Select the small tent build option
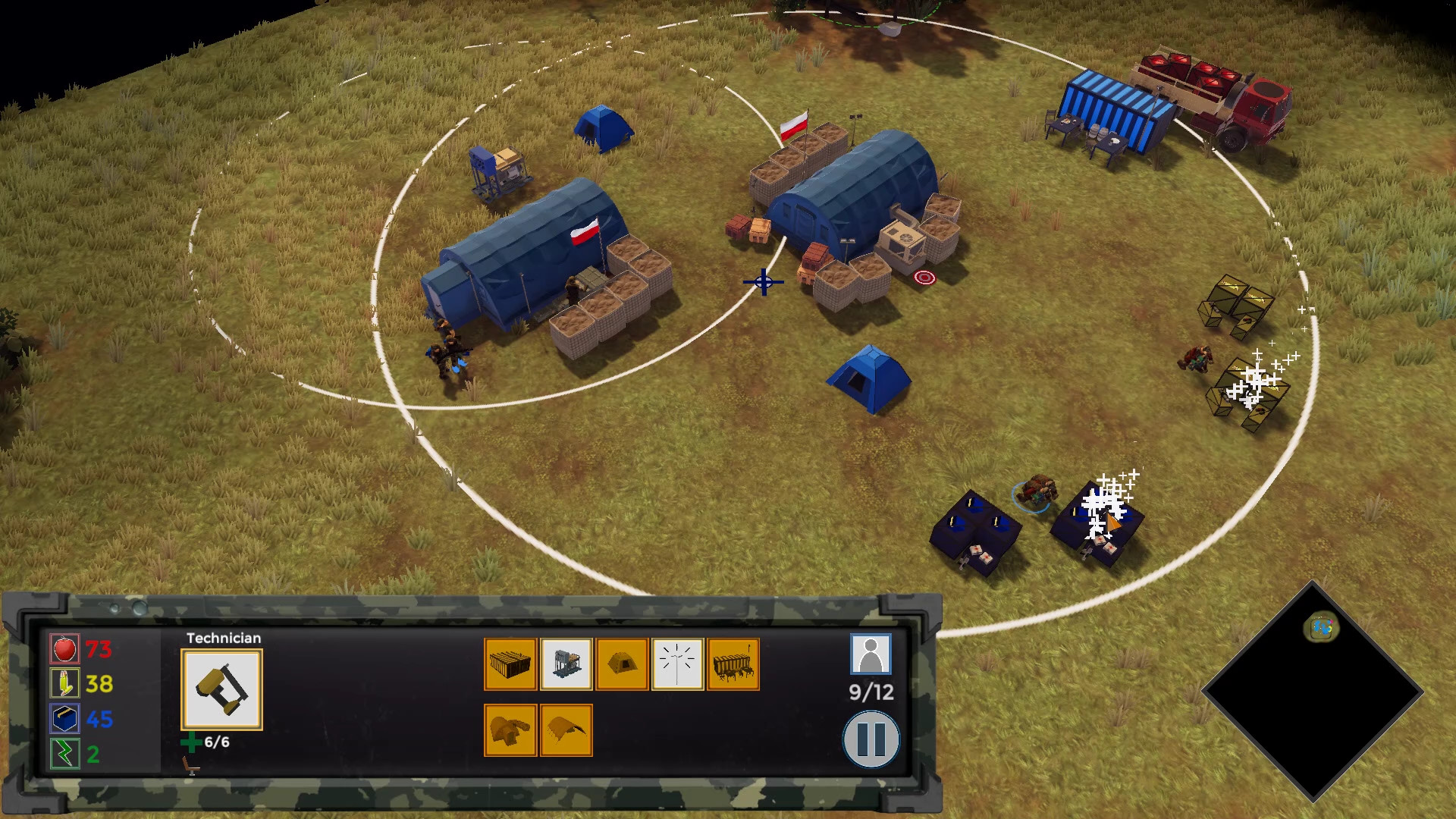The image size is (1456, 819). pyautogui.click(x=622, y=664)
